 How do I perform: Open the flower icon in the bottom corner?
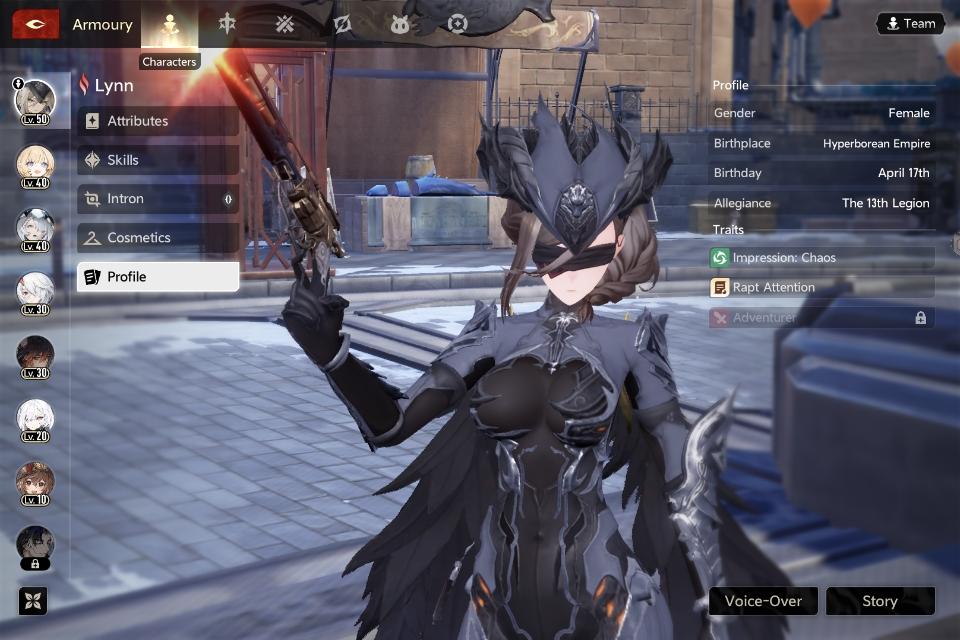pyautogui.click(x=33, y=600)
